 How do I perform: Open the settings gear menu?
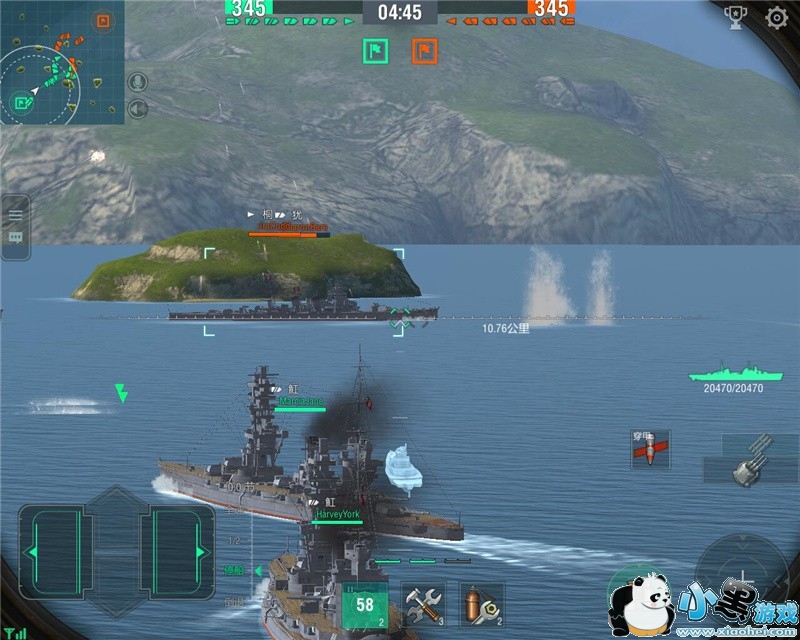[776, 17]
